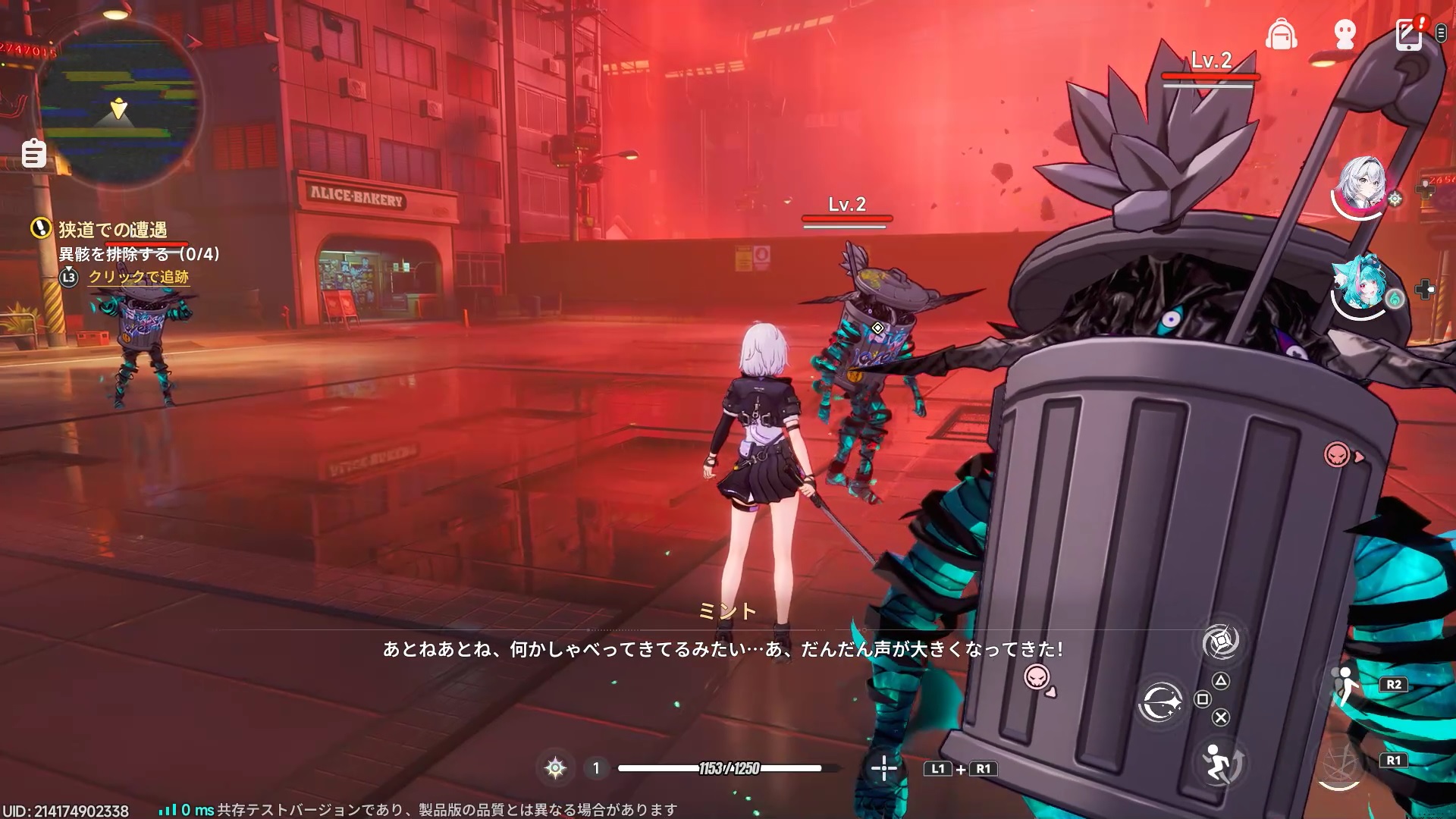
Task: Click the circular minimap
Action: pos(120,102)
